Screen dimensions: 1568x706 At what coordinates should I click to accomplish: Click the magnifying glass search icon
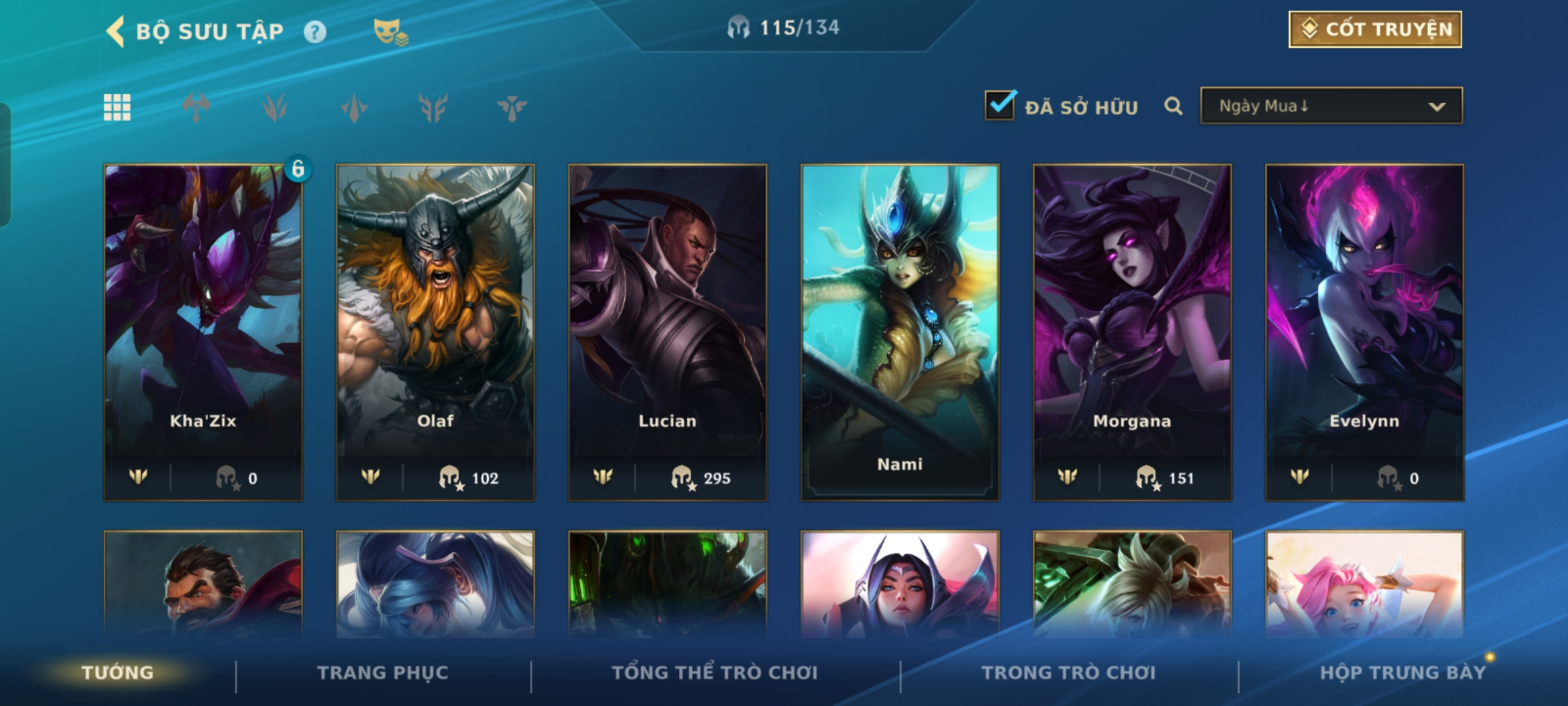pyautogui.click(x=1173, y=106)
